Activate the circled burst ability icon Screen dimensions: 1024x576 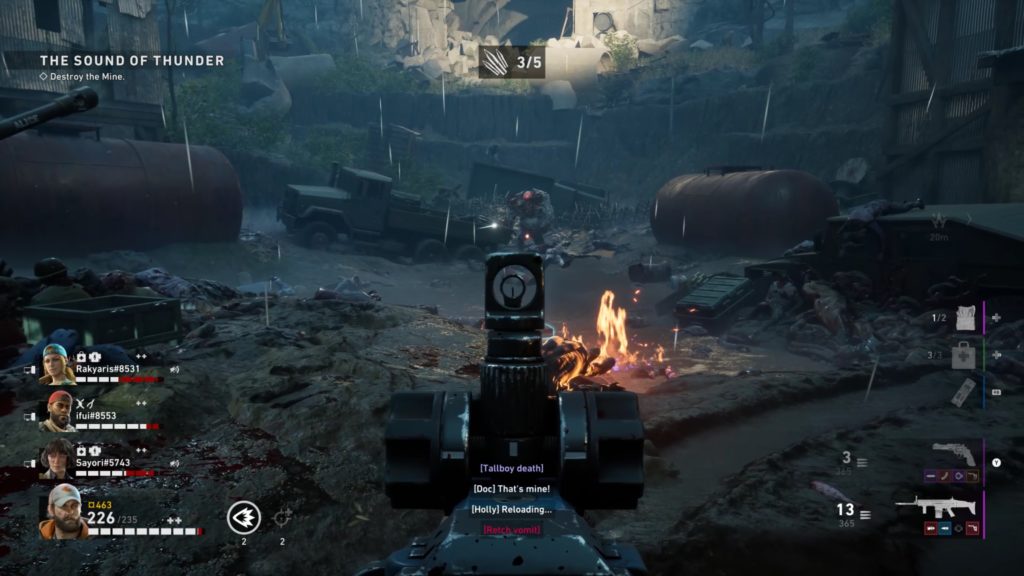(x=244, y=517)
